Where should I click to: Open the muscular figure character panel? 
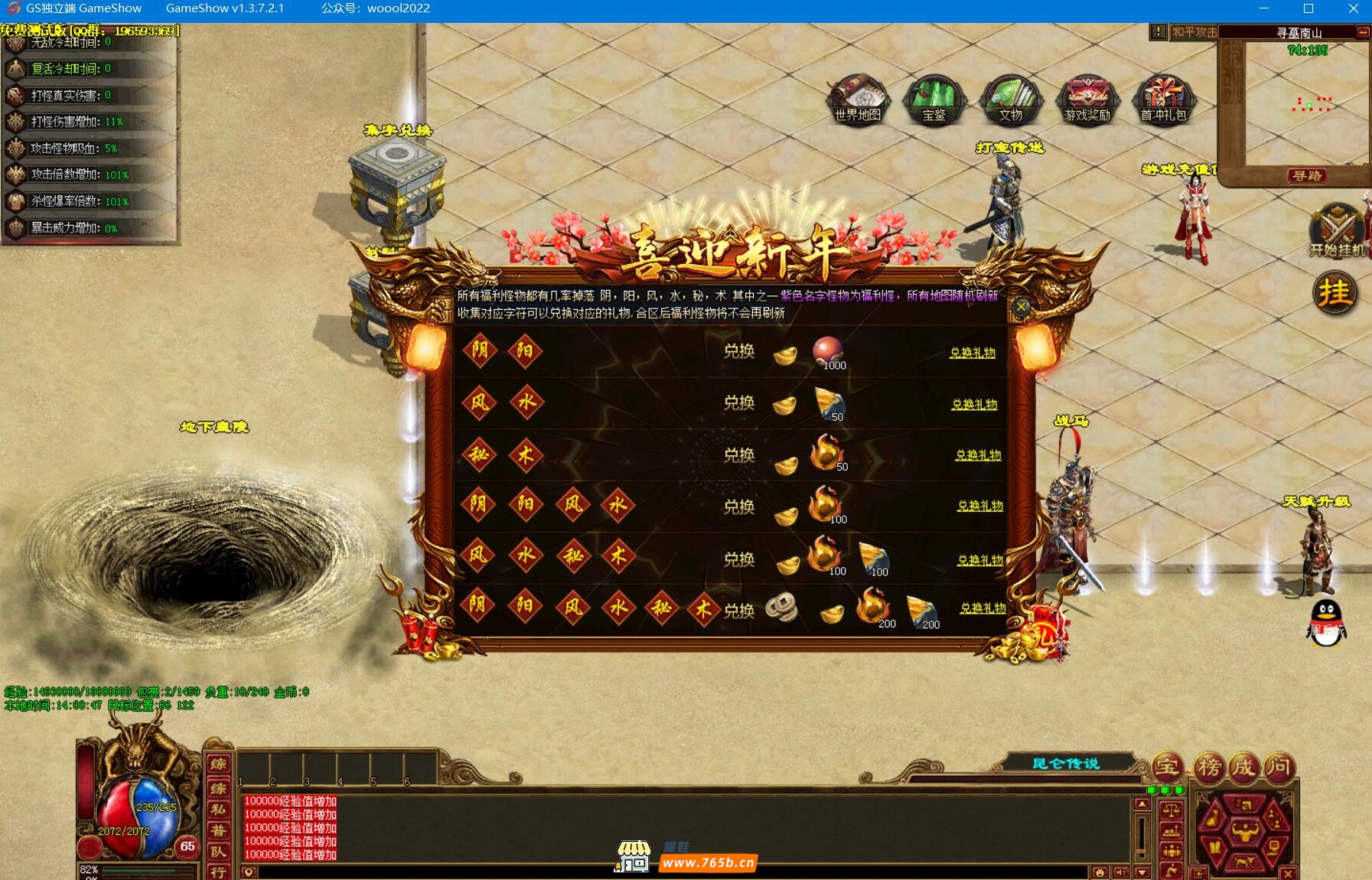coord(1245,830)
